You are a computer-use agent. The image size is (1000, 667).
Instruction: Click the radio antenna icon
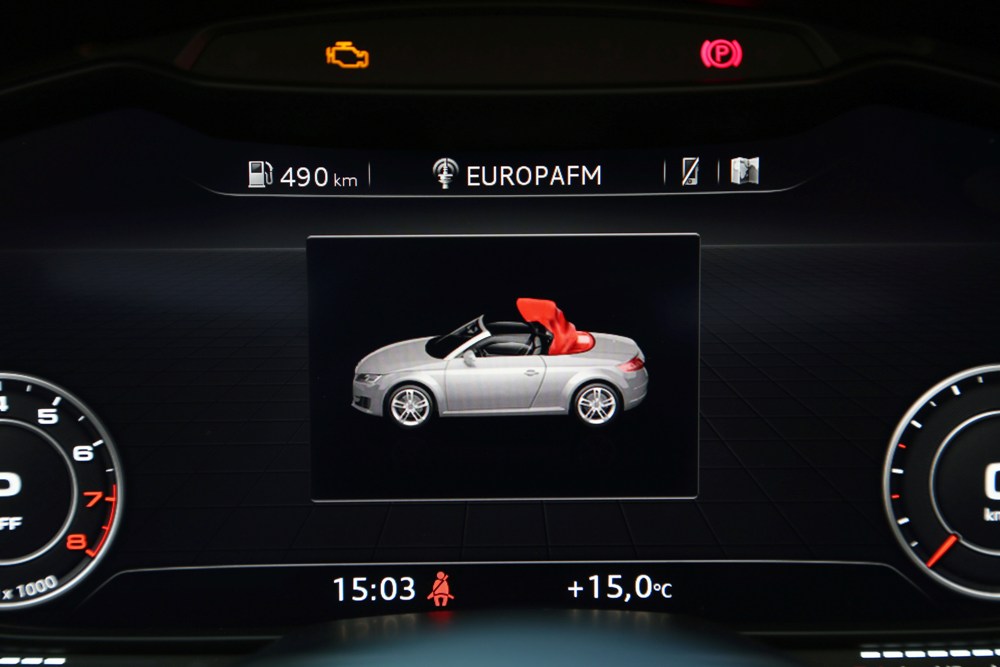pos(445,173)
